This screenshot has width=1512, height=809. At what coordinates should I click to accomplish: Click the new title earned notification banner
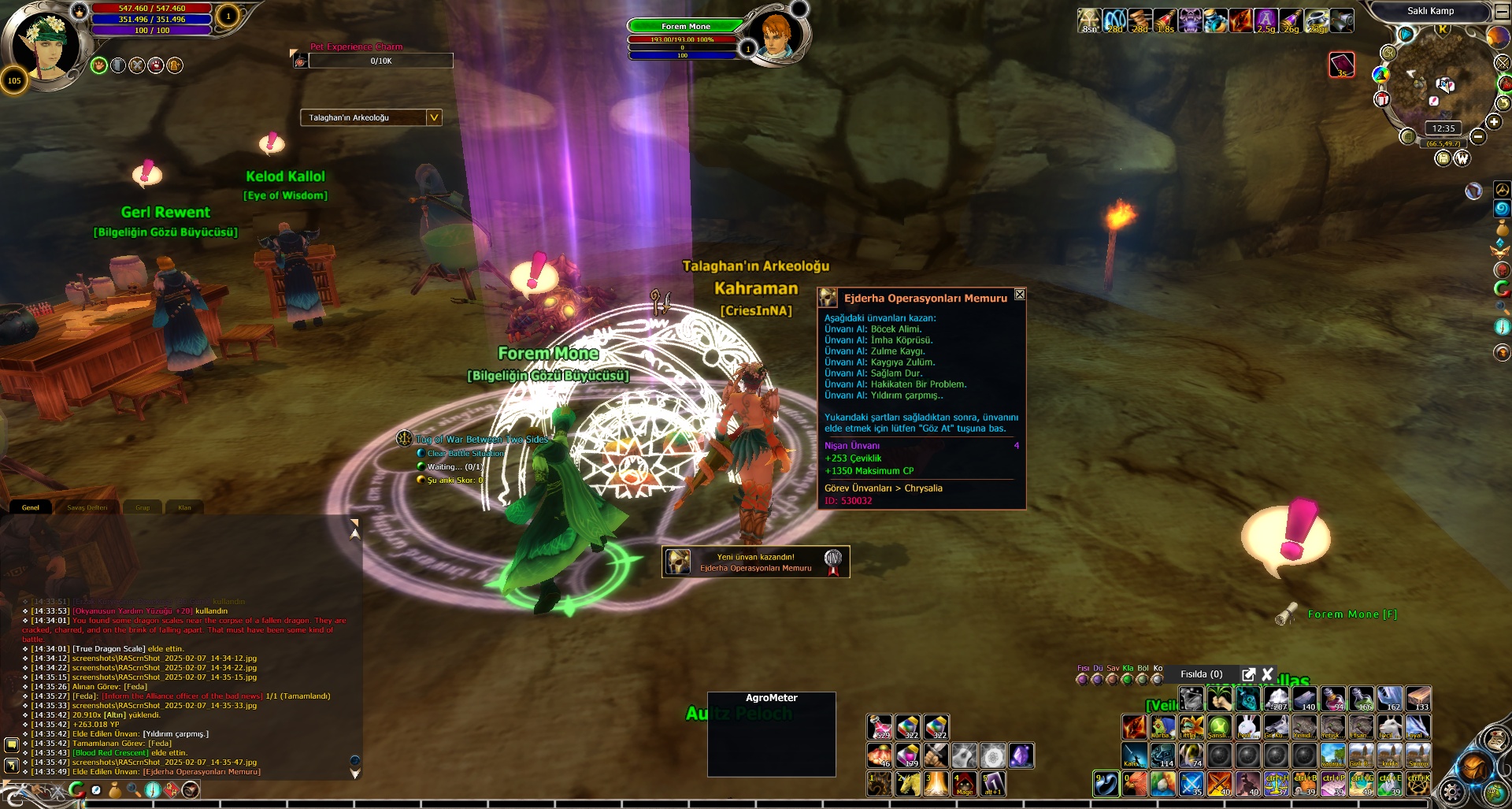click(755, 562)
